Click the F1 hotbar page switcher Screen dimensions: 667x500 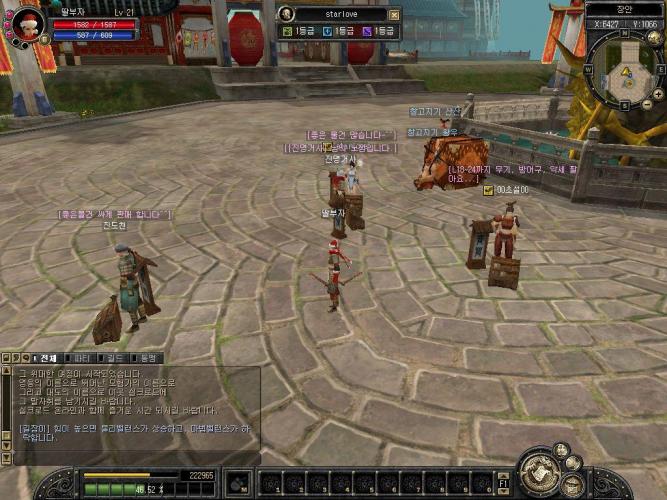coord(504,484)
